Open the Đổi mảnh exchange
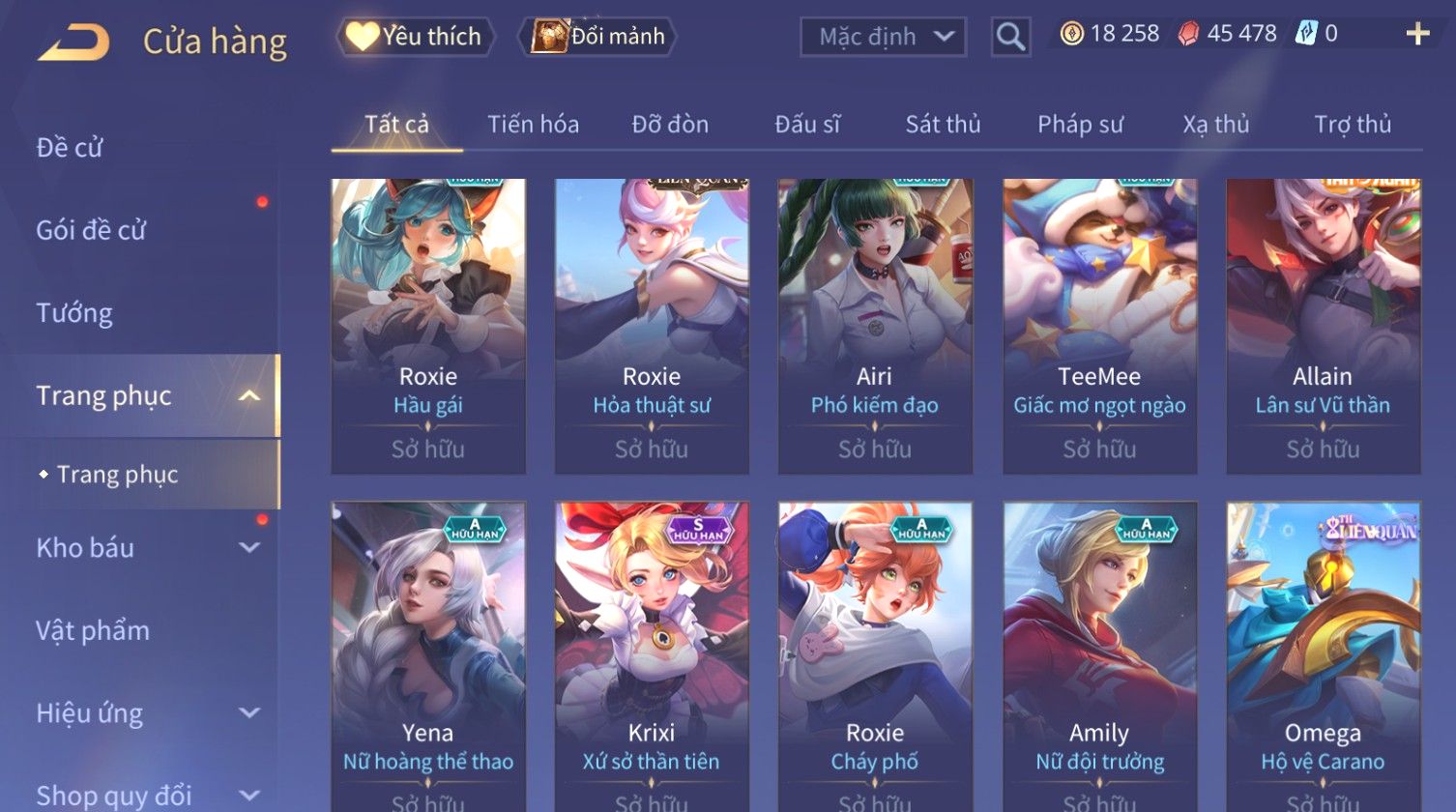The height and width of the screenshot is (812, 1456). [x=598, y=37]
